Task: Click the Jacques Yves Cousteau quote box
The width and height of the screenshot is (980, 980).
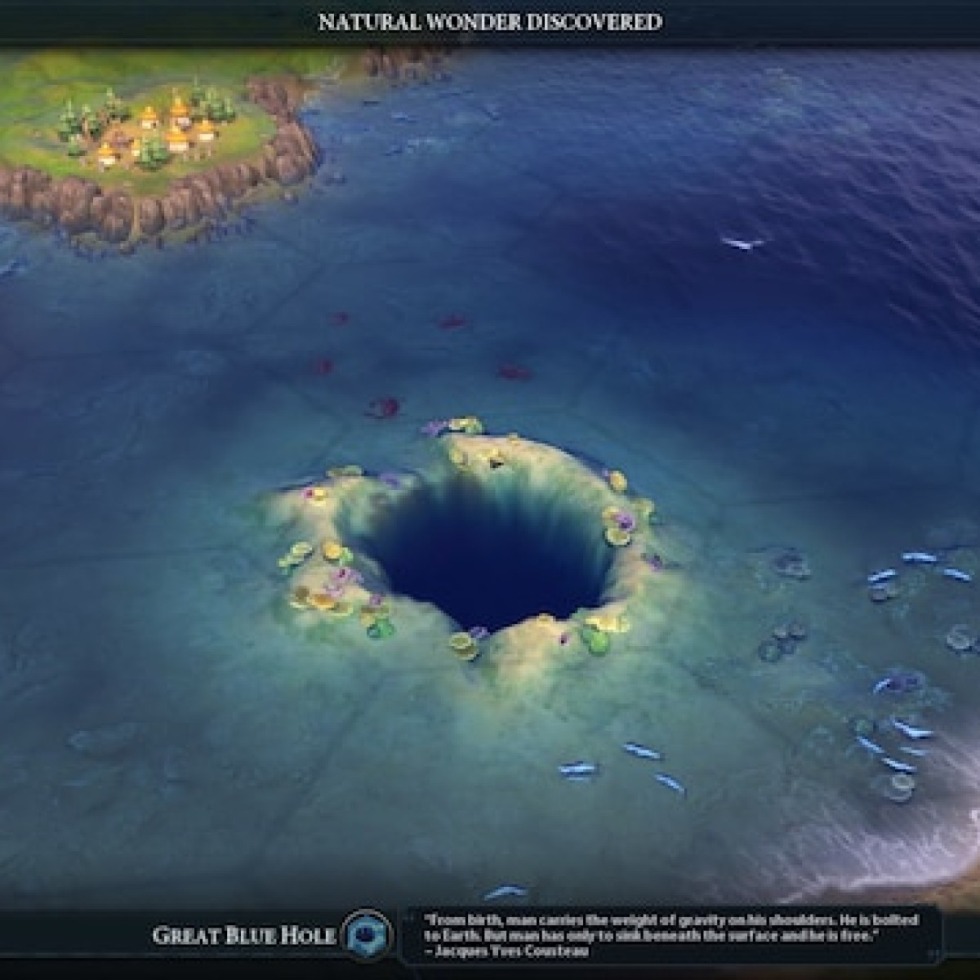Action: tap(672, 935)
